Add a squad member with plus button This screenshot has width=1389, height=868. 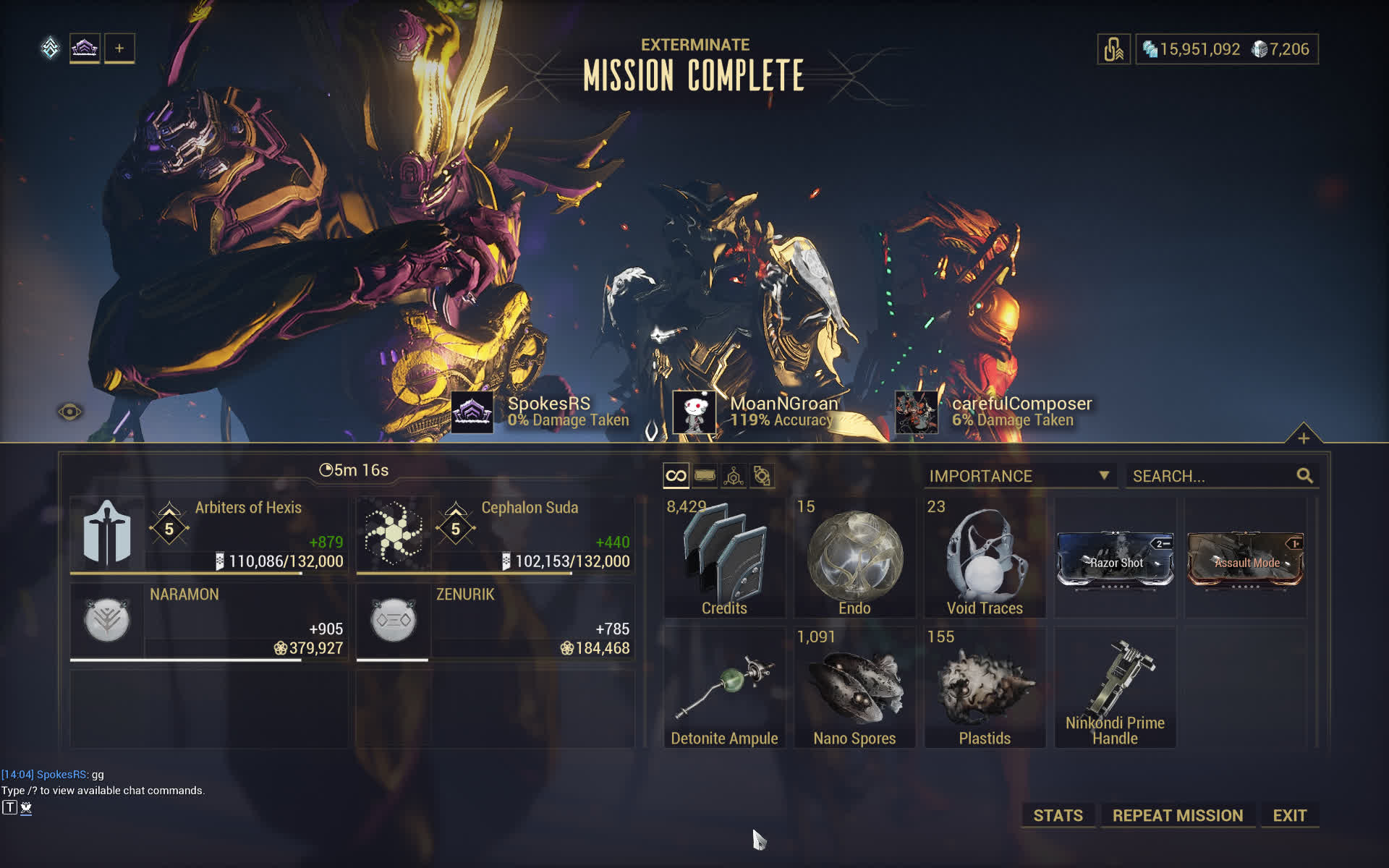[x=119, y=48]
